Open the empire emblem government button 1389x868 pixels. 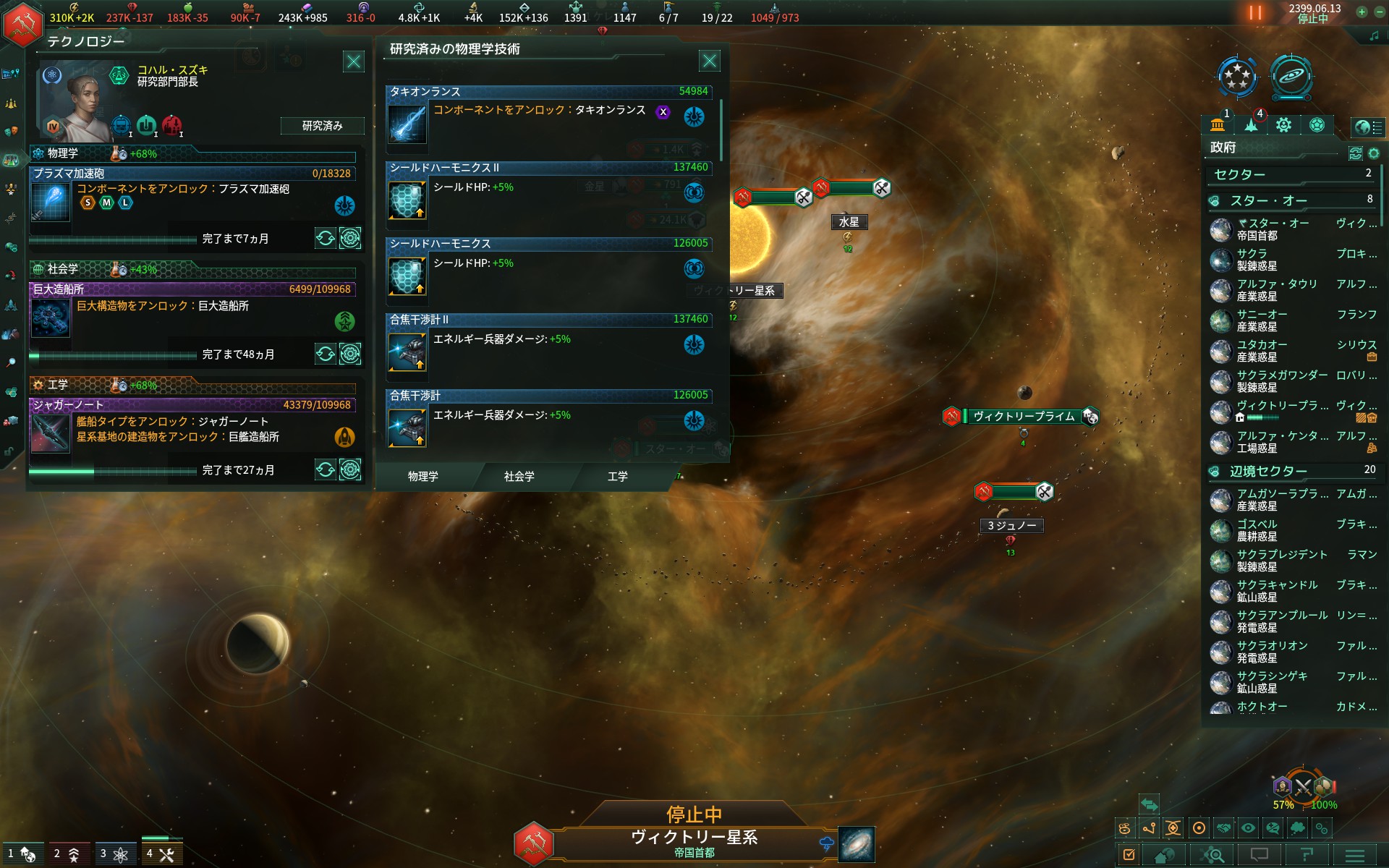point(22,24)
